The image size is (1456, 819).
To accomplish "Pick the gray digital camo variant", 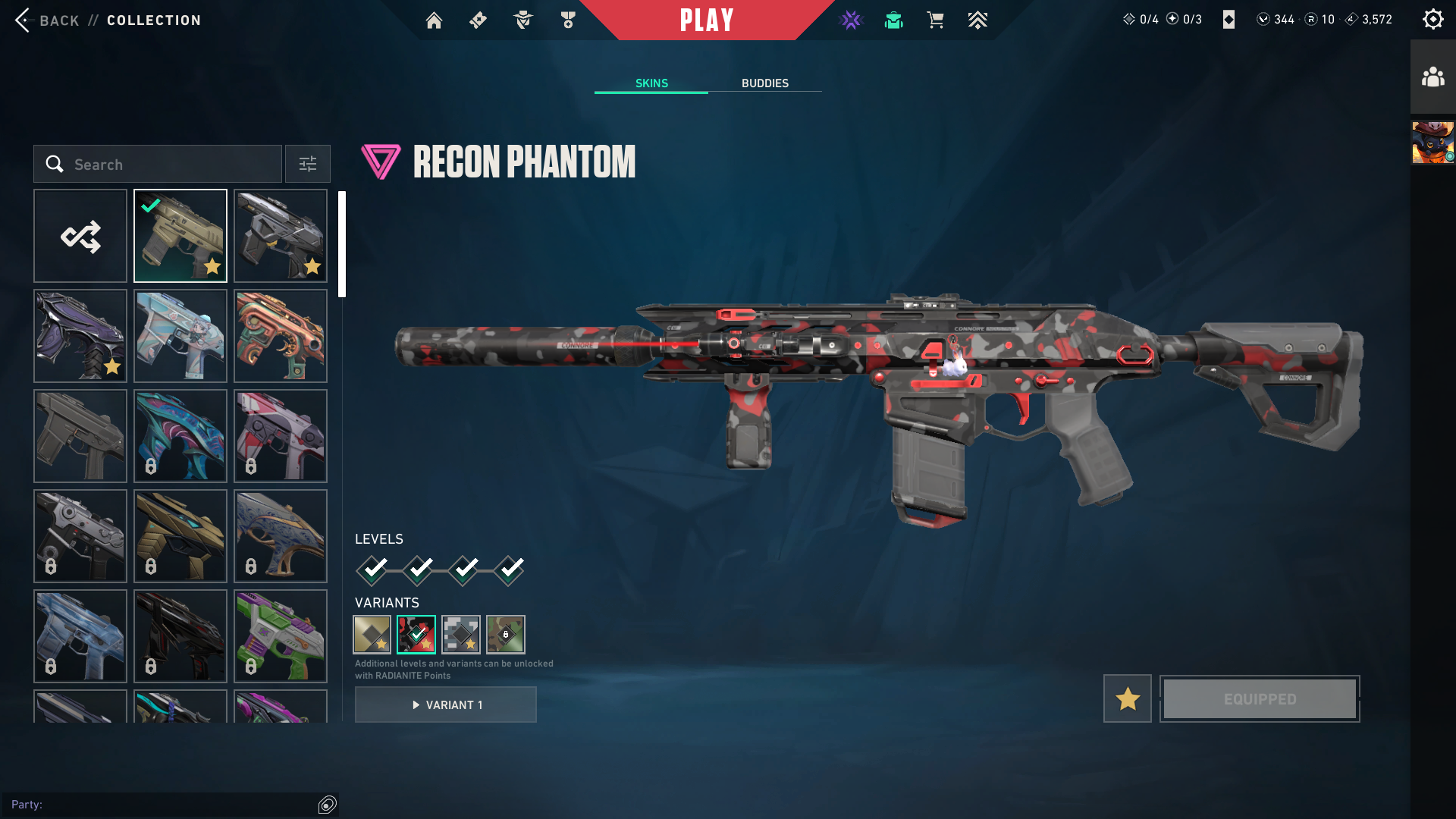I will (461, 634).
